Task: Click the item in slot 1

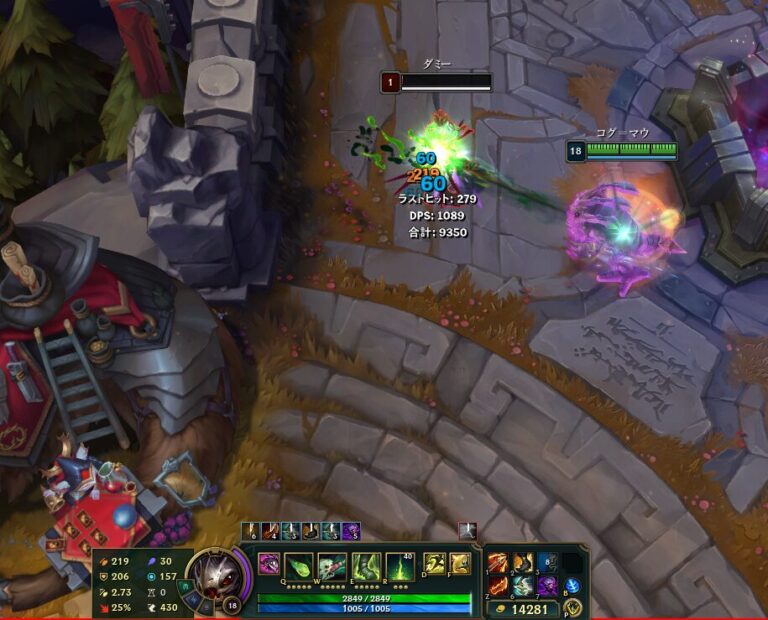Action: pyautogui.click(x=498, y=563)
